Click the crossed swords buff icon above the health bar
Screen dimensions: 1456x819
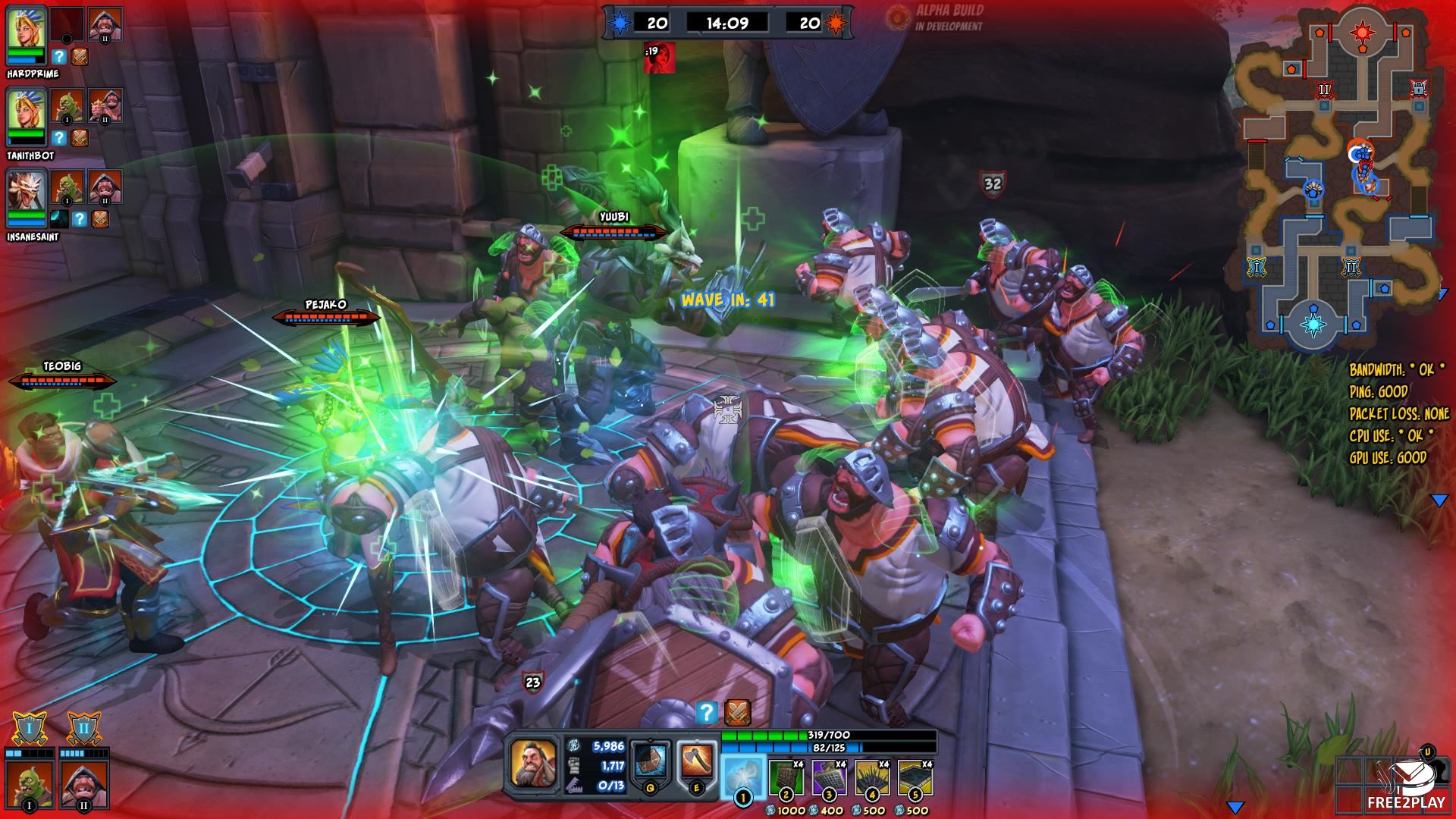(x=737, y=712)
